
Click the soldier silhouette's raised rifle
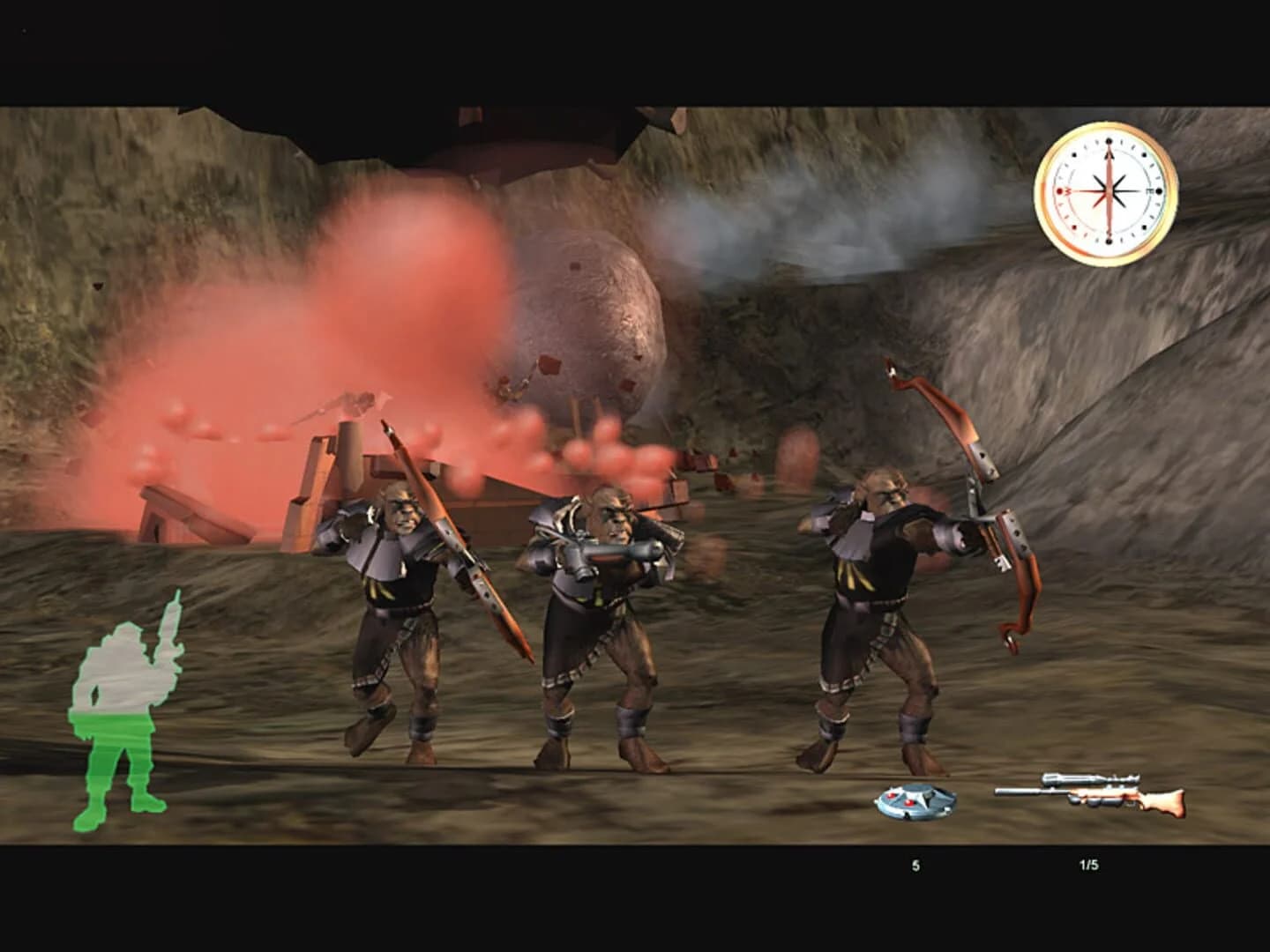tap(170, 617)
